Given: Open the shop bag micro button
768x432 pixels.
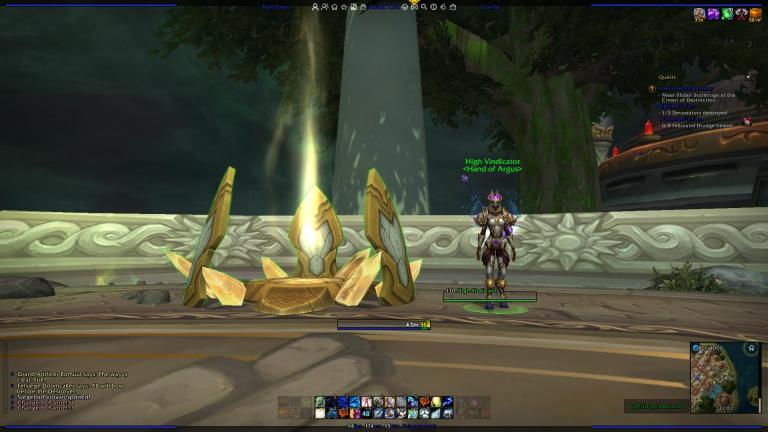Looking at the screenshot, I should [451, 7].
